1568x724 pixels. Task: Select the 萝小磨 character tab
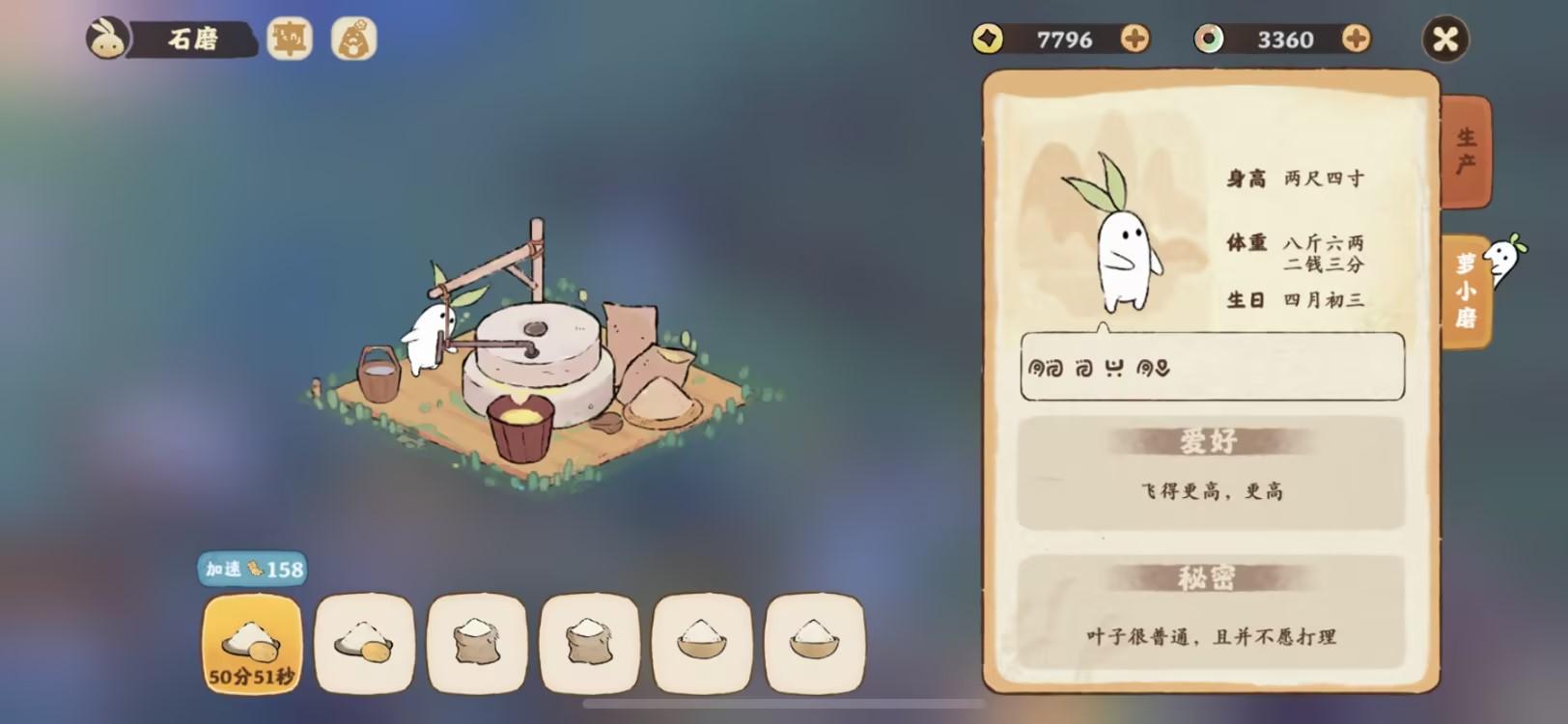(x=1466, y=291)
